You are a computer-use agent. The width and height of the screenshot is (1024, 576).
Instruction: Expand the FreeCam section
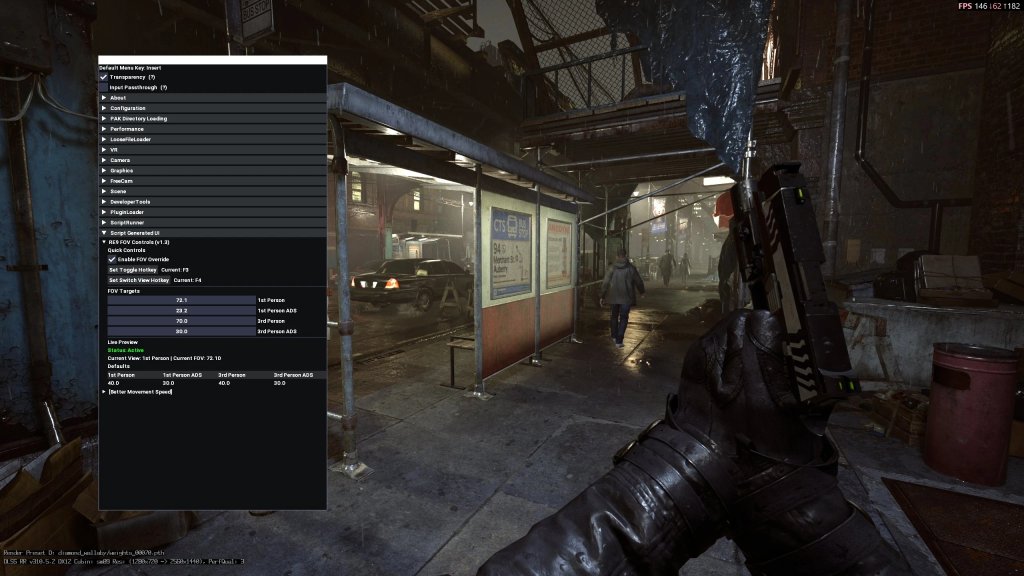122,181
